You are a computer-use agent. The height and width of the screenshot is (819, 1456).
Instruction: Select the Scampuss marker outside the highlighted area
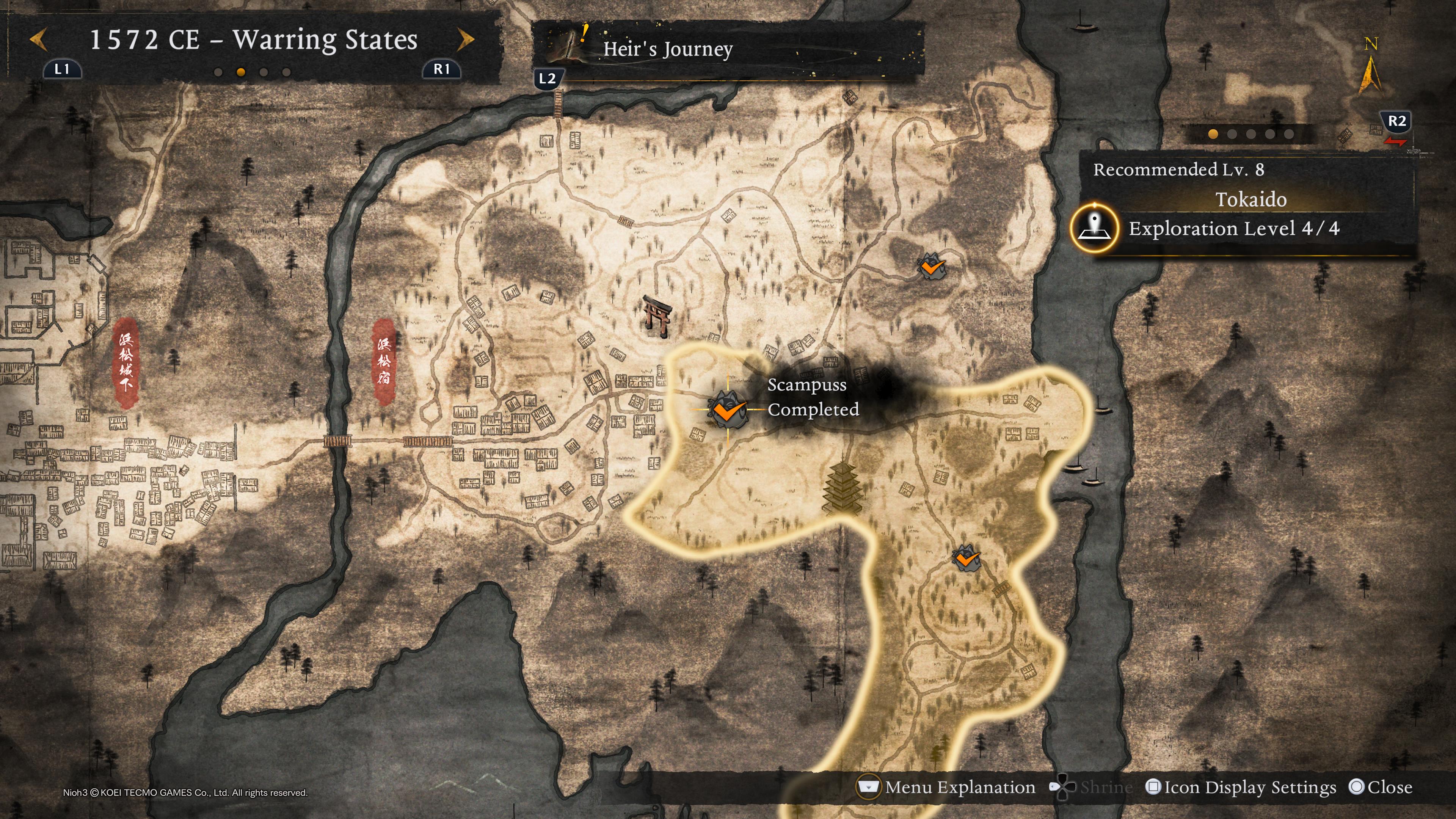coord(931,267)
